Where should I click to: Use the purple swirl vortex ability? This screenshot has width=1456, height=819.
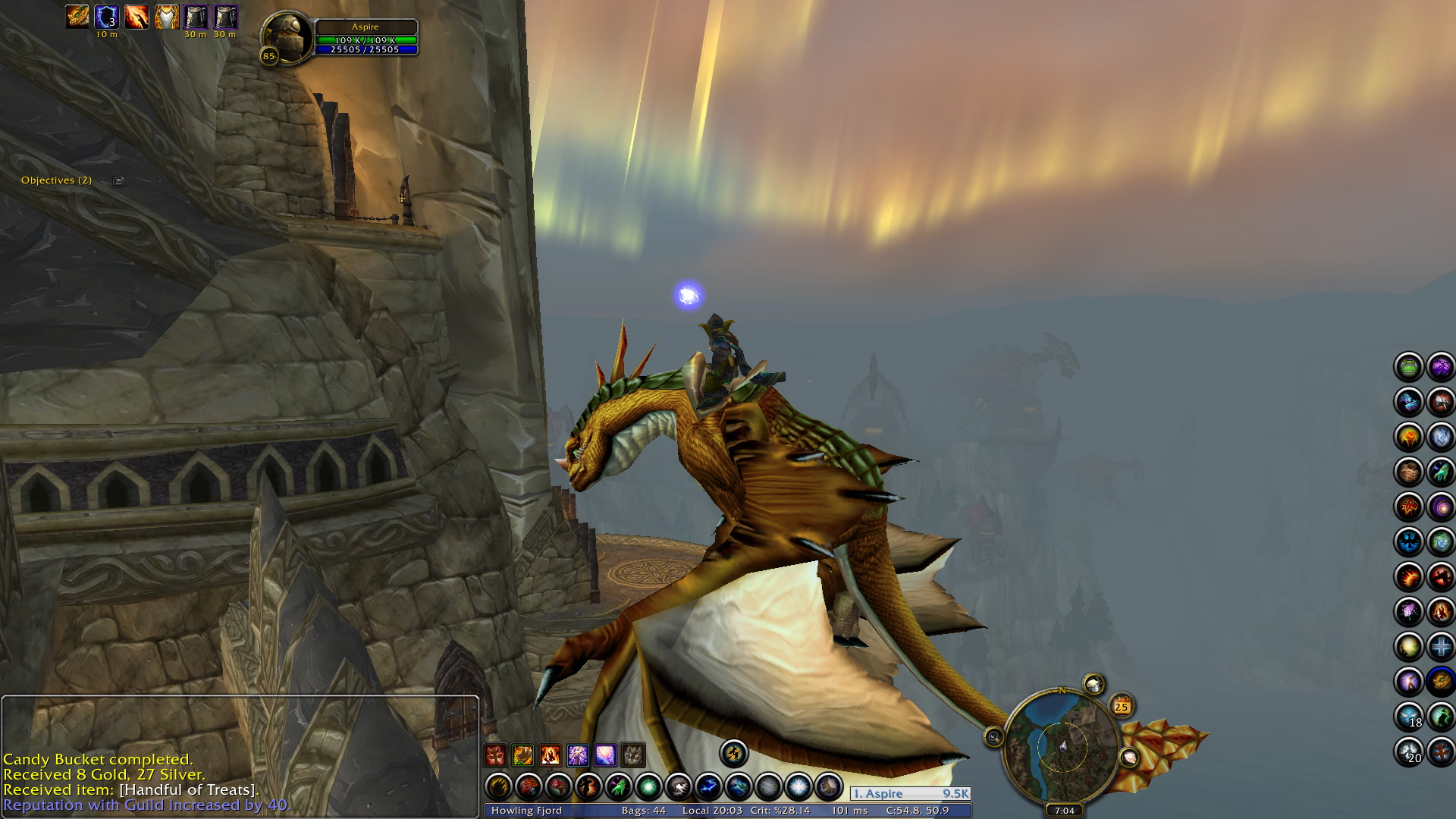(1440, 506)
